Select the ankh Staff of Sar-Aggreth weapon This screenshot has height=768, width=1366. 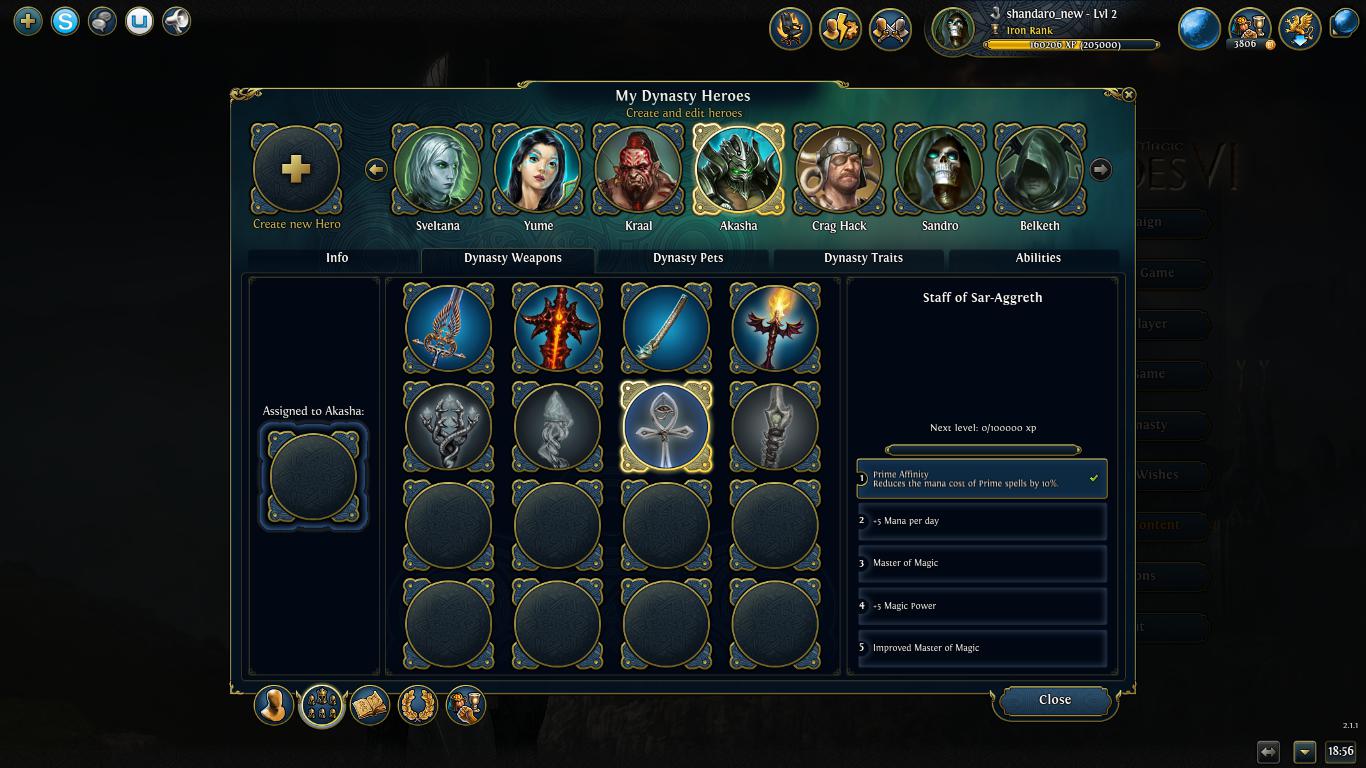(x=666, y=427)
